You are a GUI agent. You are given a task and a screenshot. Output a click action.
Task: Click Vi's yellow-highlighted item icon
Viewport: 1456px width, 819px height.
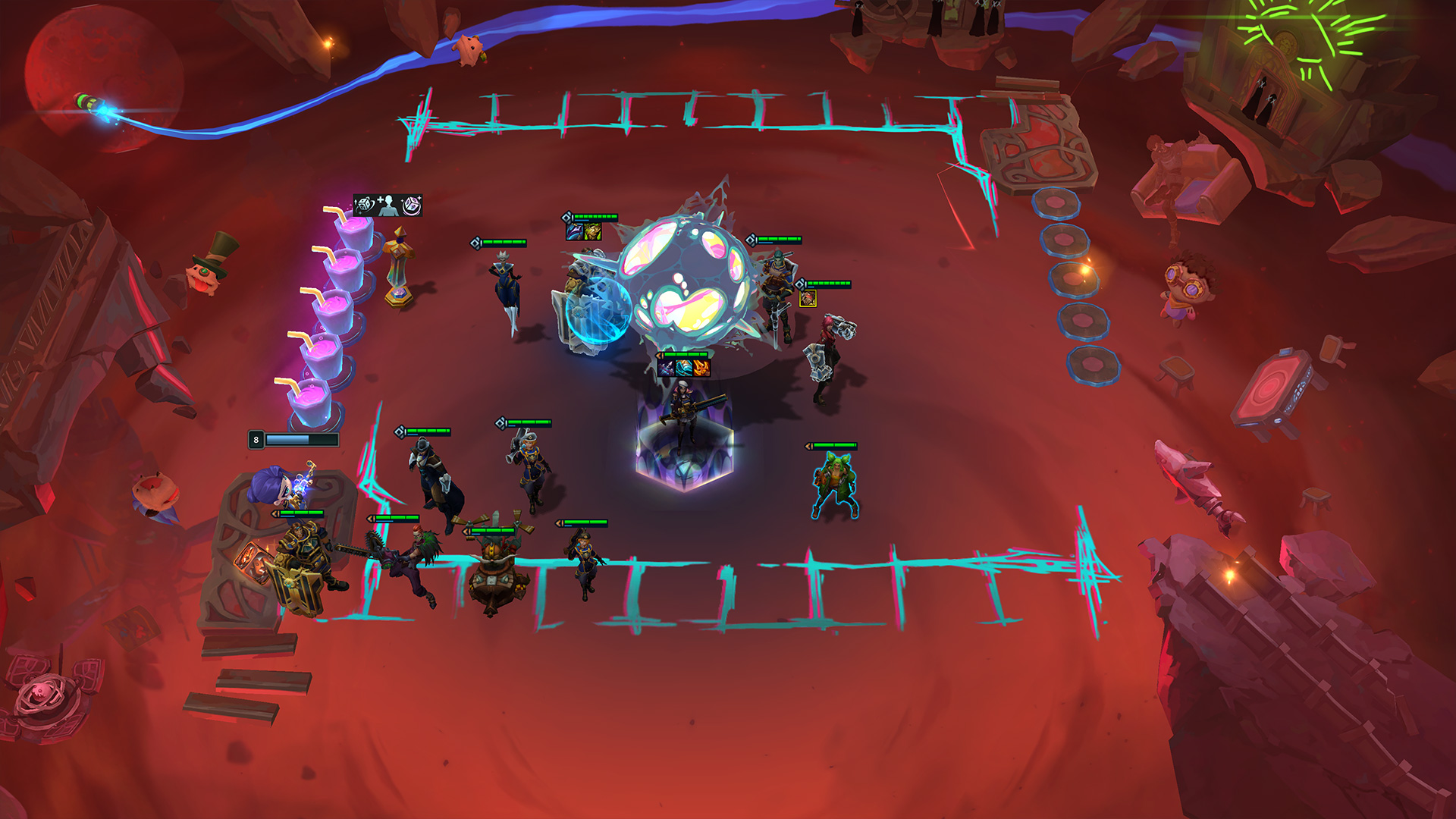(808, 299)
